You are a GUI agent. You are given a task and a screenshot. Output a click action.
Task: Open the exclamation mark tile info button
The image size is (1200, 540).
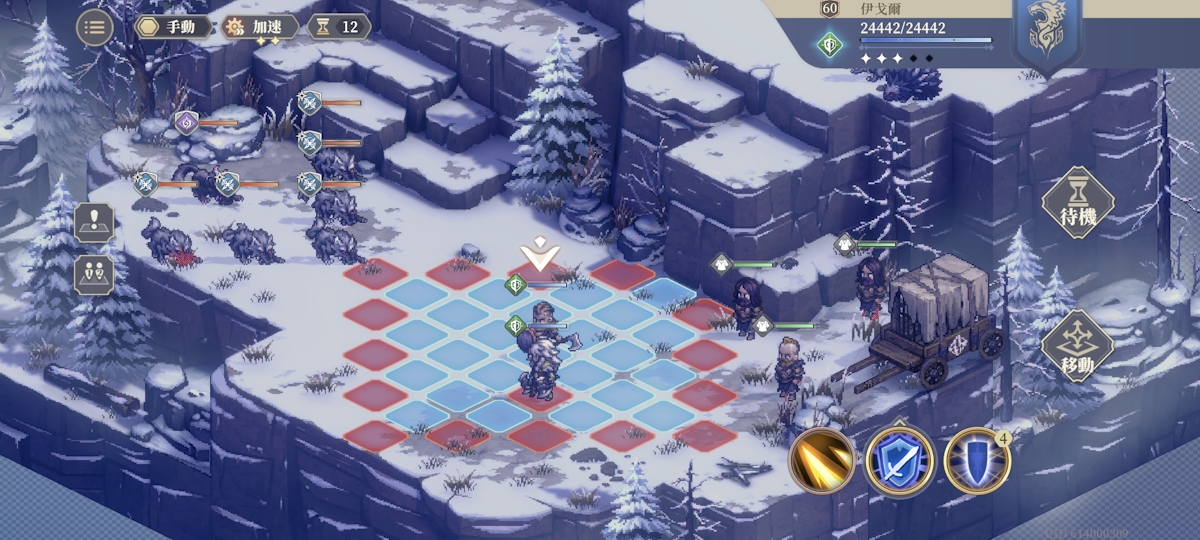click(x=94, y=221)
